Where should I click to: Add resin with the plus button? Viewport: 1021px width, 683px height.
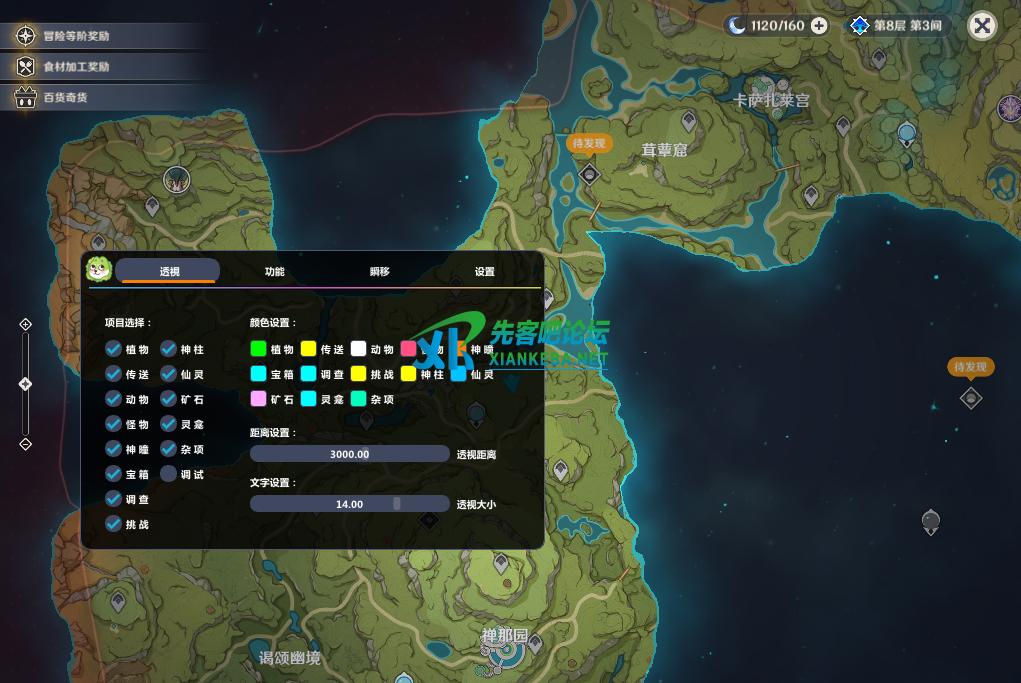819,26
